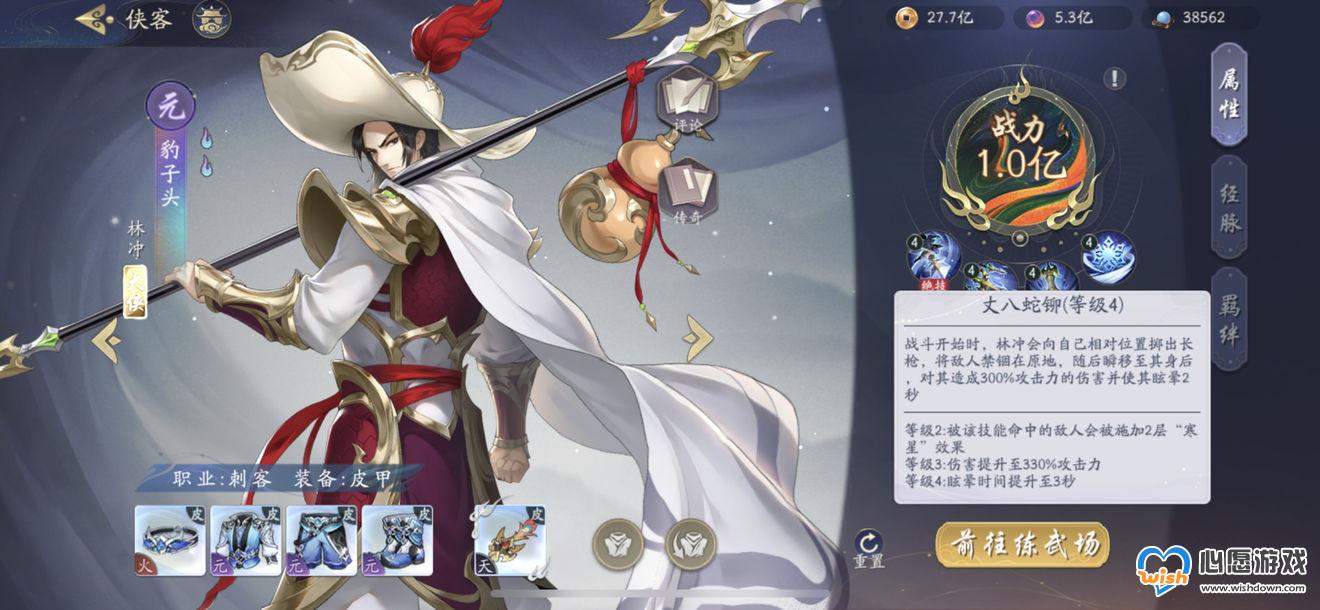The height and width of the screenshot is (610, 1320).
Task: Show next hero with right arrow
Action: coord(697,338)
